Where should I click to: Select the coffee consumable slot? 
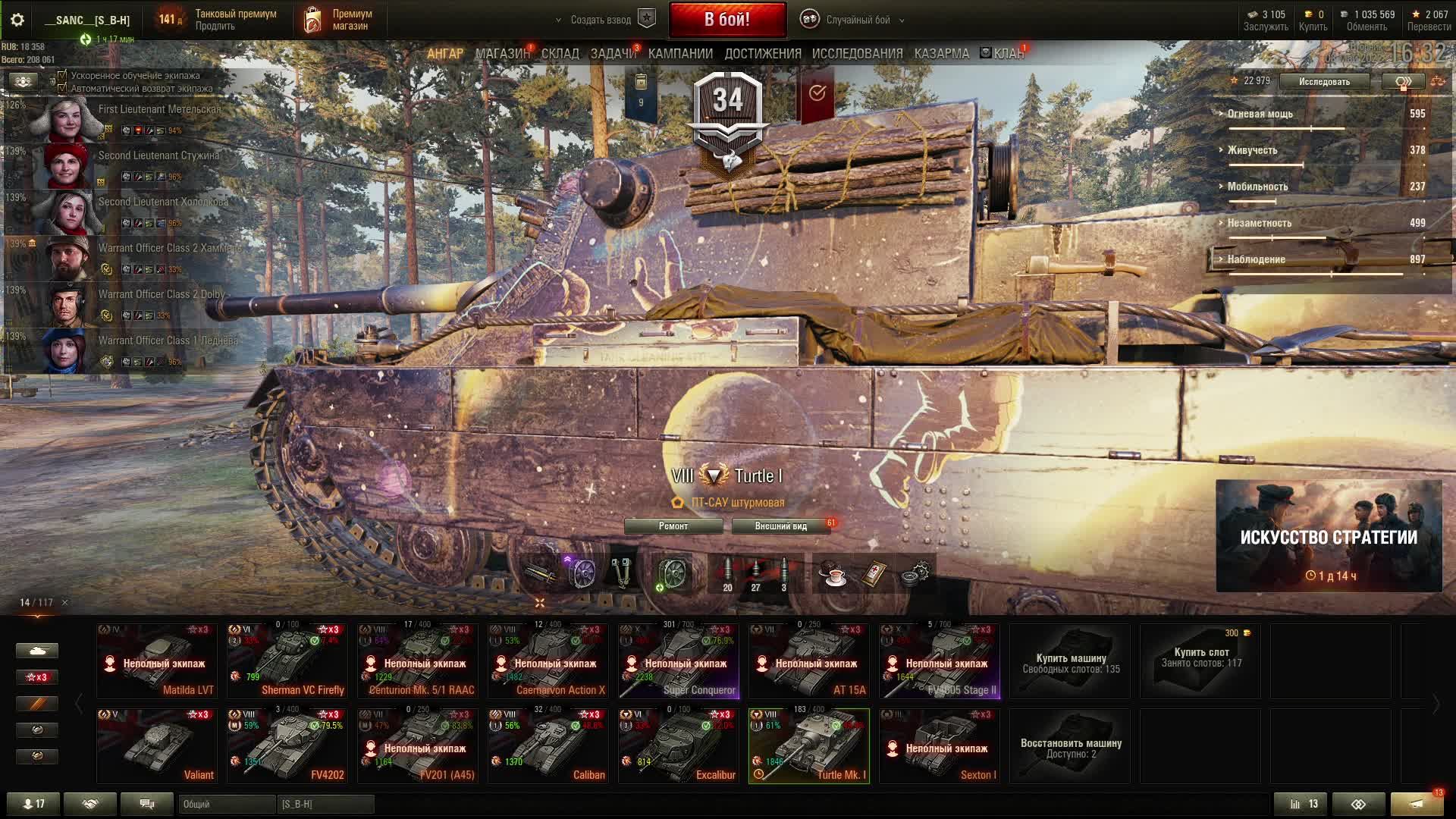point(832,575)
